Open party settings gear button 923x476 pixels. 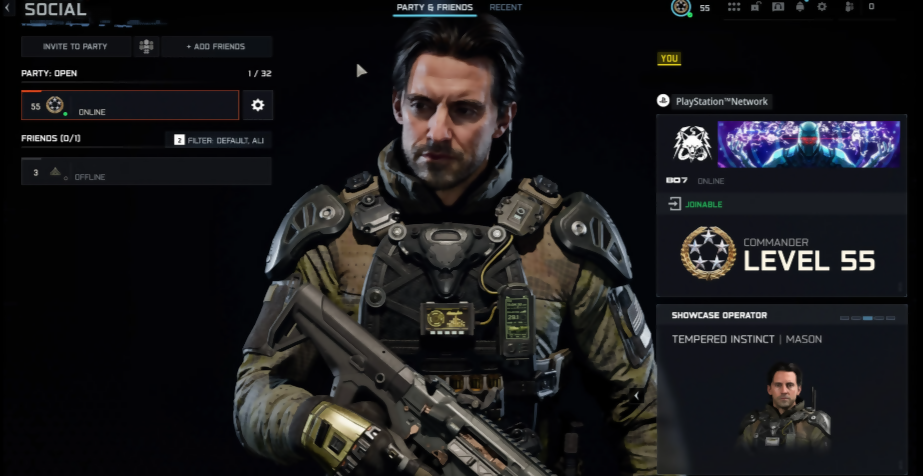(x=257, y=105)
